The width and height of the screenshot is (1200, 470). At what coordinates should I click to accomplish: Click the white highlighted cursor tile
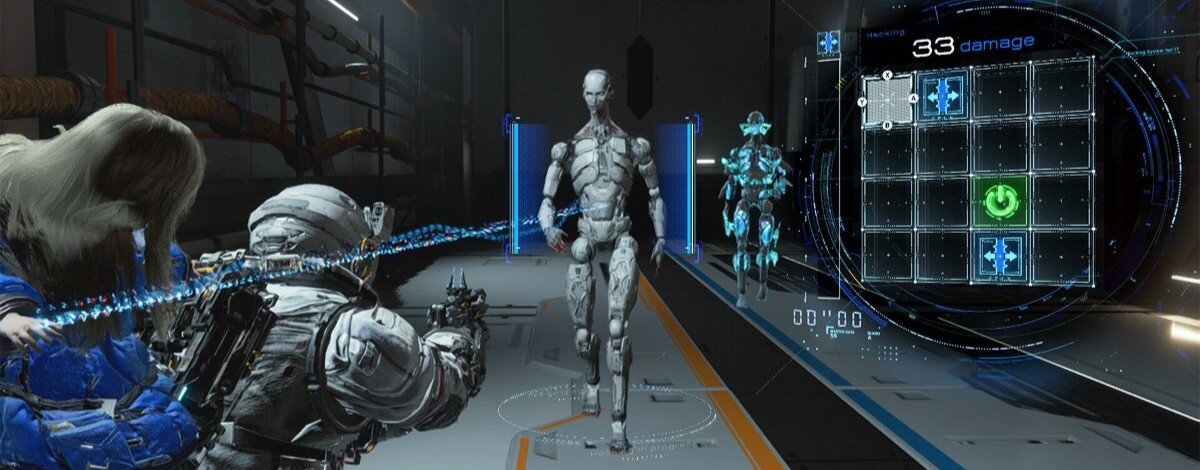889,98
